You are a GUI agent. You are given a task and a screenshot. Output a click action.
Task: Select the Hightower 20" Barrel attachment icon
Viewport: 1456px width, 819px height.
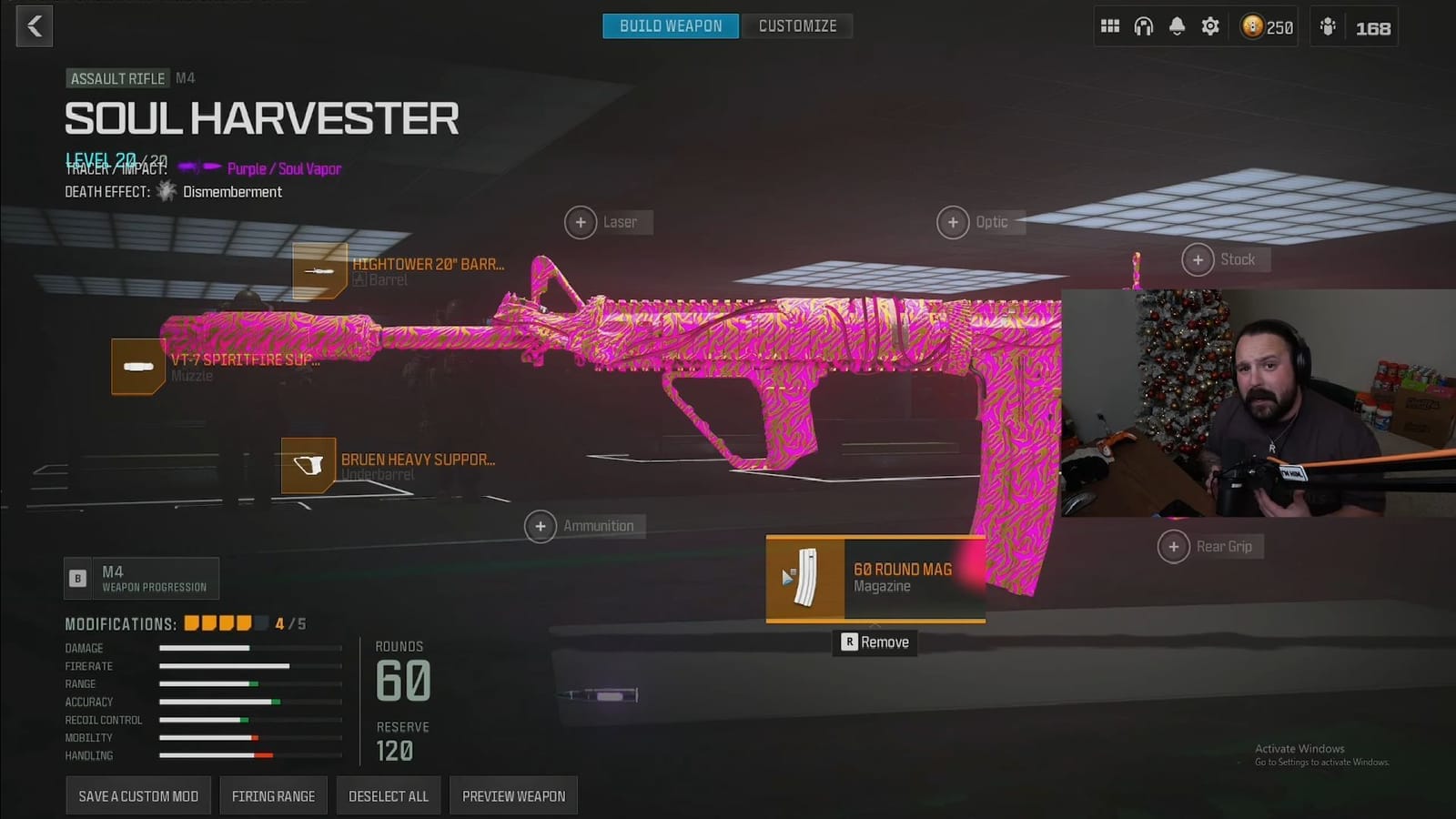click(319, 271)
